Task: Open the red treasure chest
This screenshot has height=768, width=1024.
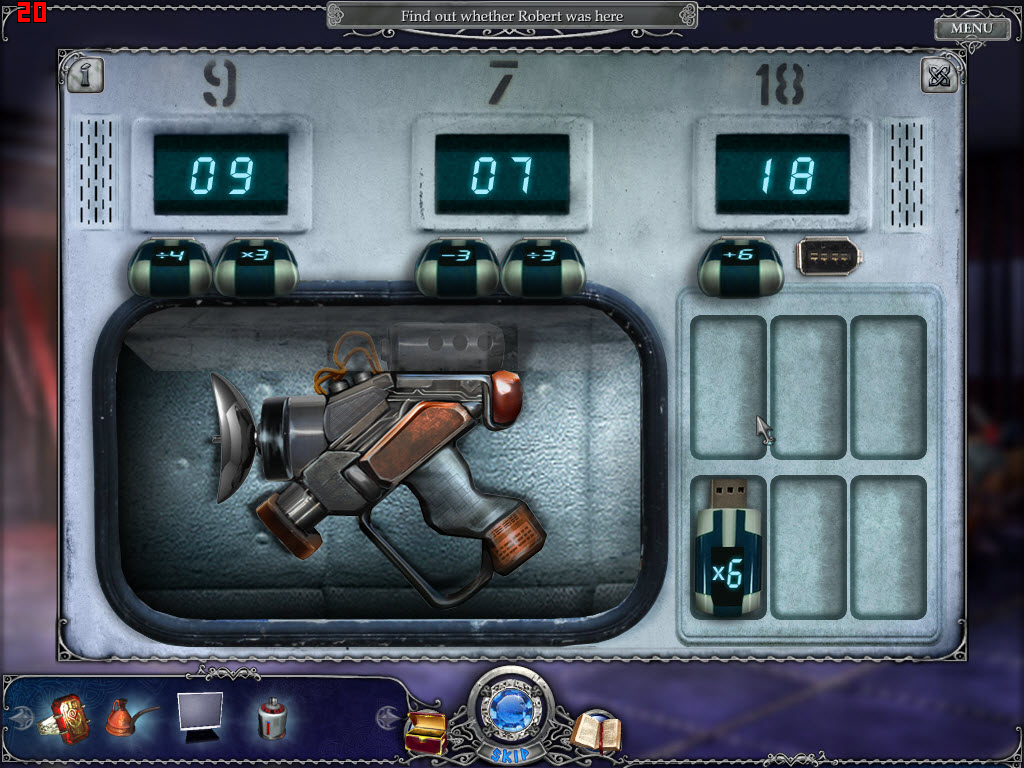Action: pyautogui.click(x=424, y=731)
